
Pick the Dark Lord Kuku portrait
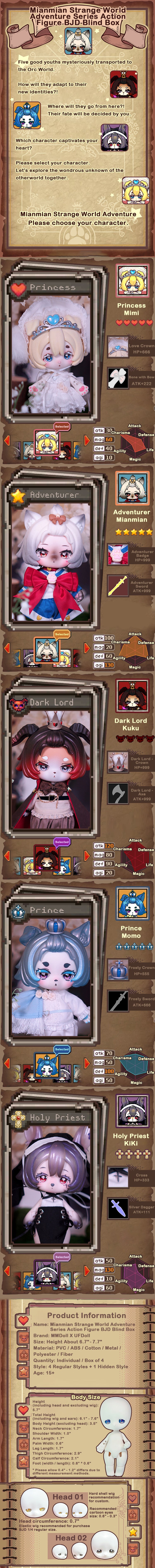131,697
